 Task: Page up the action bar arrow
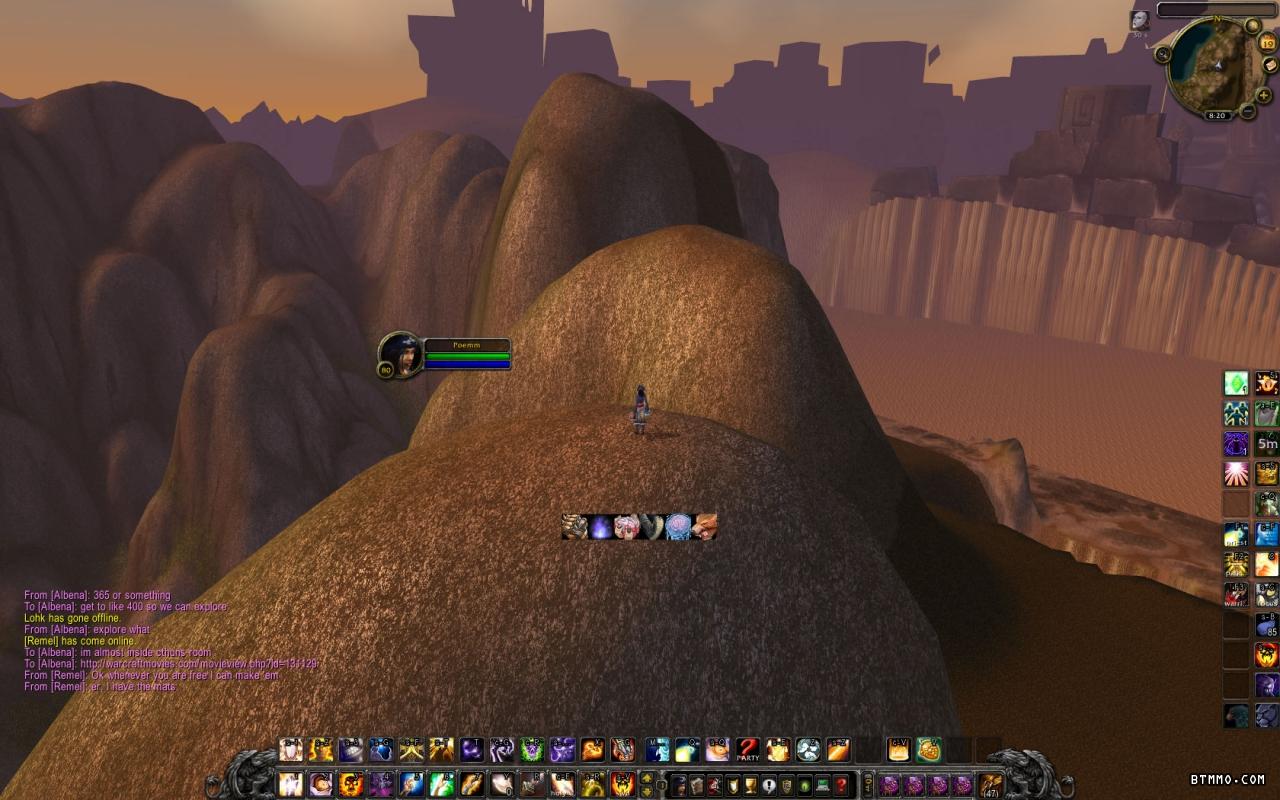pyautogui.click(x=647, y=778)
